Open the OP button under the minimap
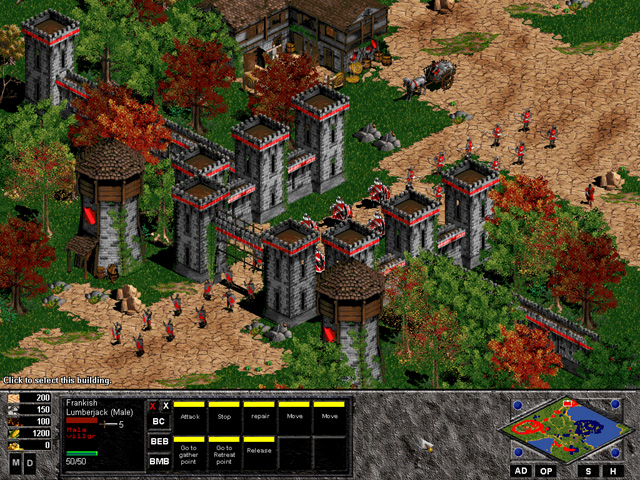The width and height of the screenshot is (640, 480). point(547,470)
